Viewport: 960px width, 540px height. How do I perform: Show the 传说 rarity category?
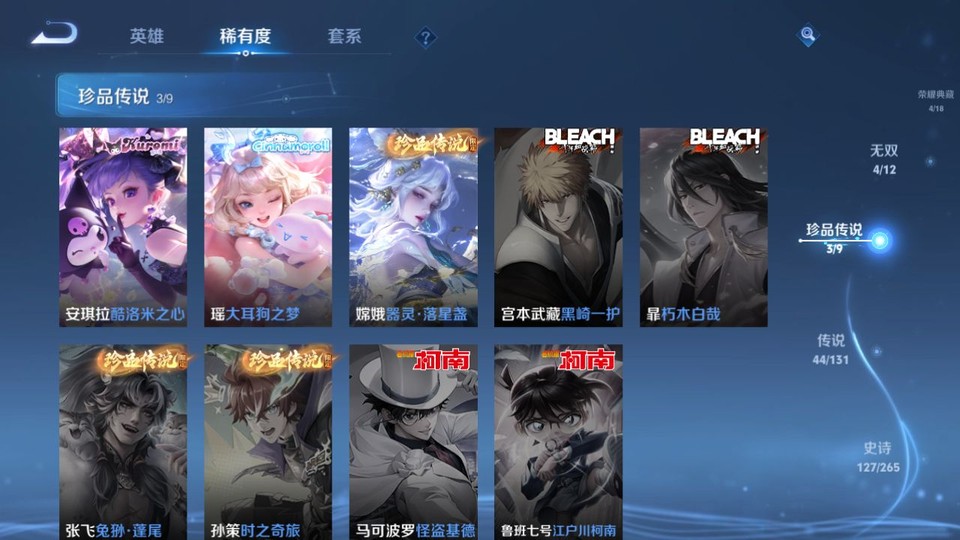tap(831, 347)
